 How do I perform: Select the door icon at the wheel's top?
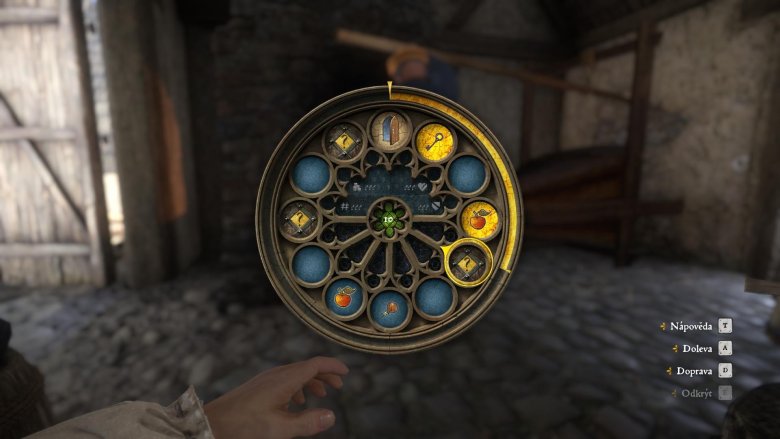coord(390,132)
